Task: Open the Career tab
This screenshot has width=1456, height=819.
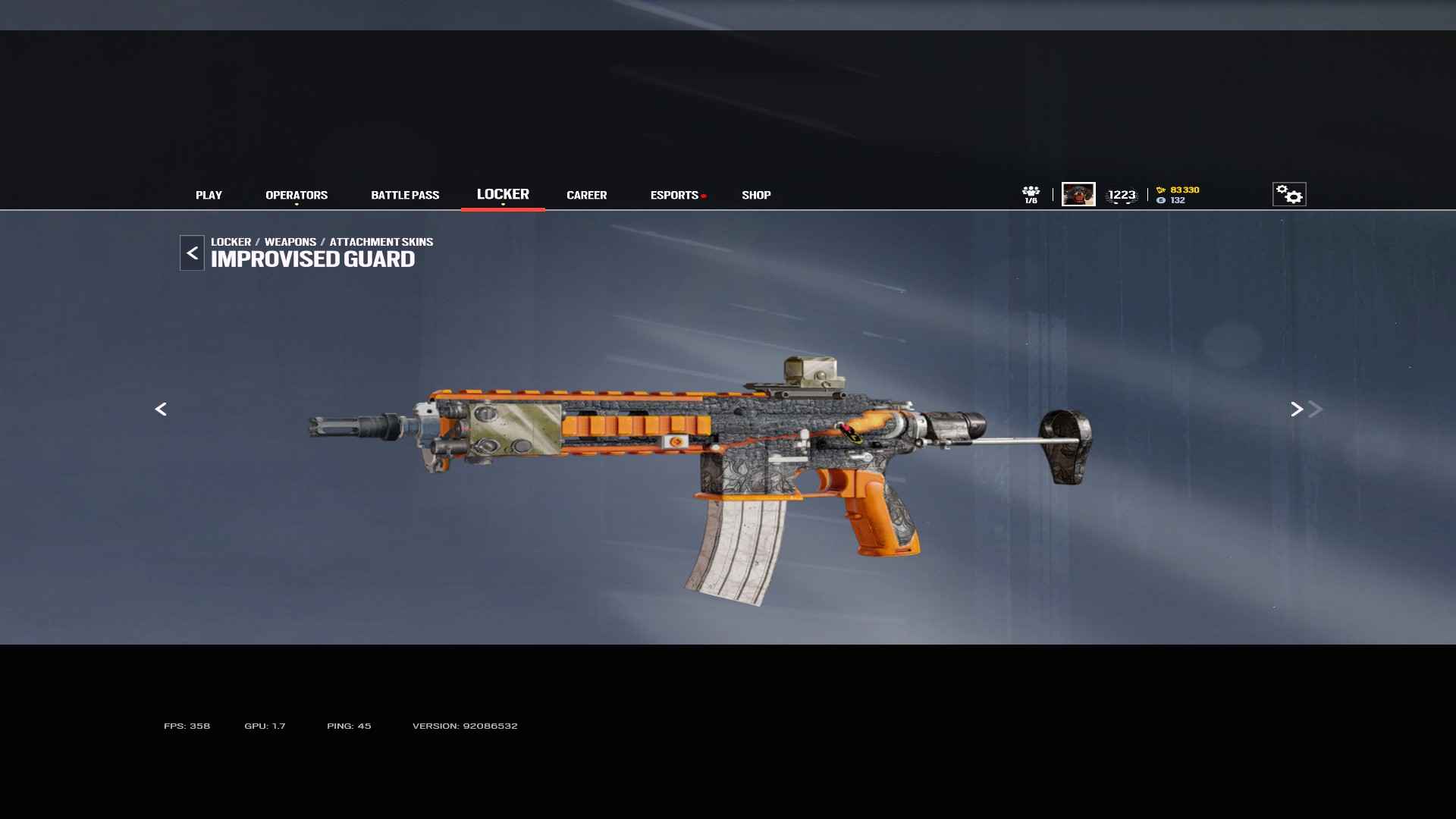Action: coord(586,196)
